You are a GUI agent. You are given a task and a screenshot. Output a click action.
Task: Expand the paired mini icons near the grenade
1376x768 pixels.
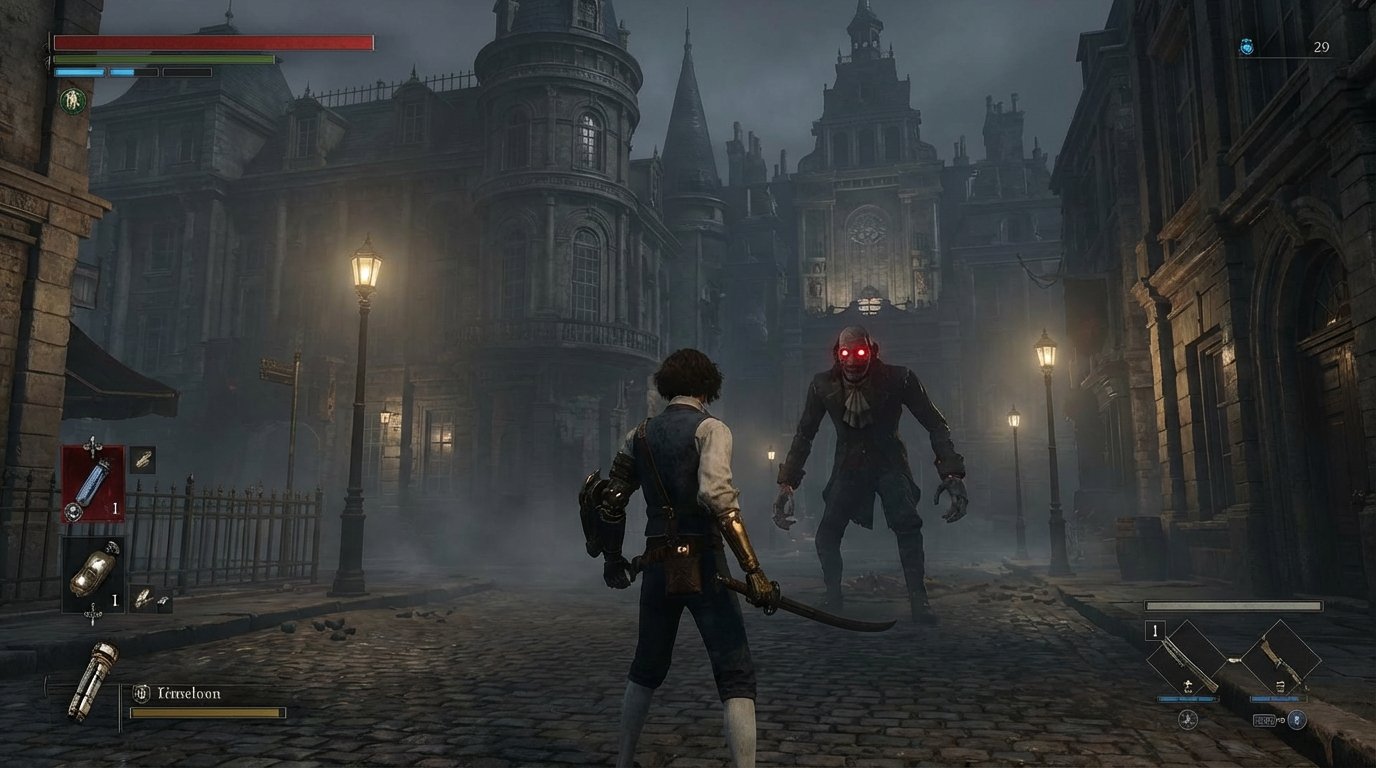pos(146,597)
